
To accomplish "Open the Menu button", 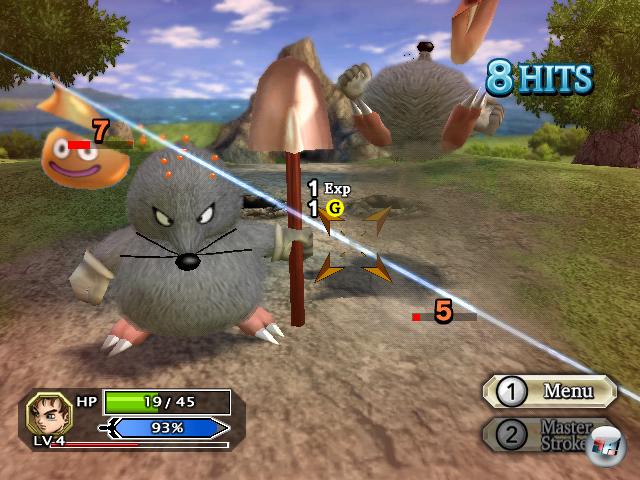I will 551,391.
